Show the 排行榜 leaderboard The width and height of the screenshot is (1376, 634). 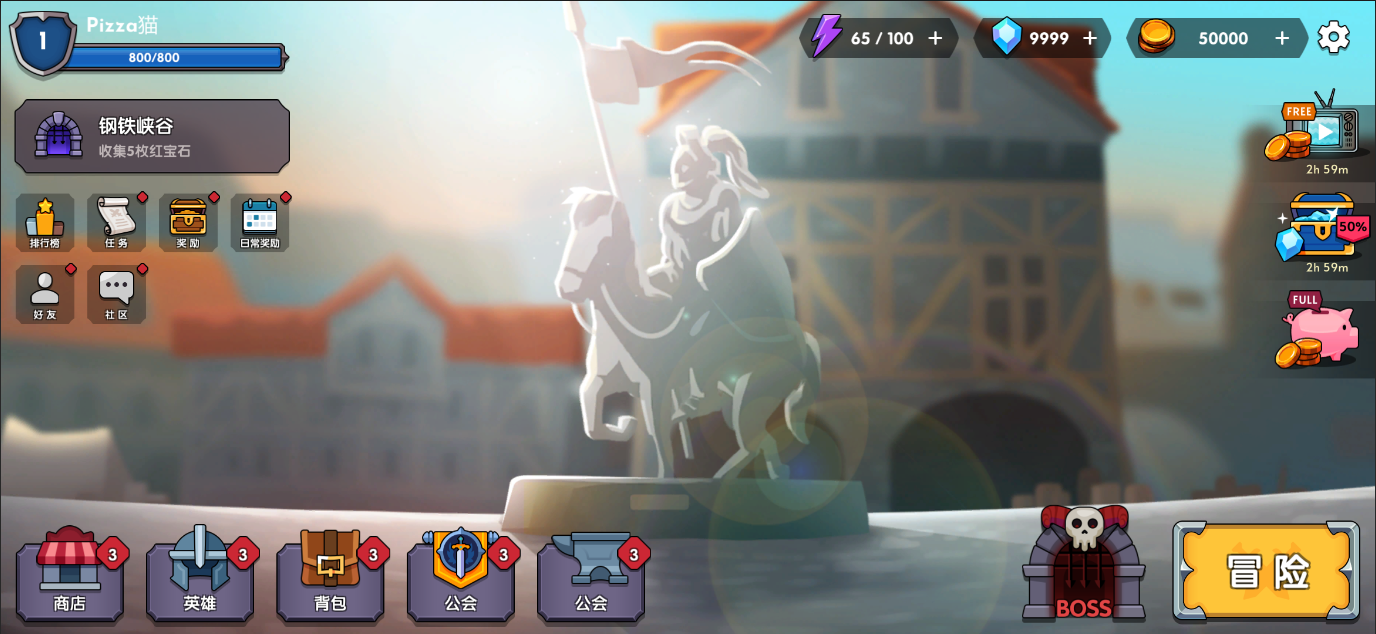(x=45, y=222)
